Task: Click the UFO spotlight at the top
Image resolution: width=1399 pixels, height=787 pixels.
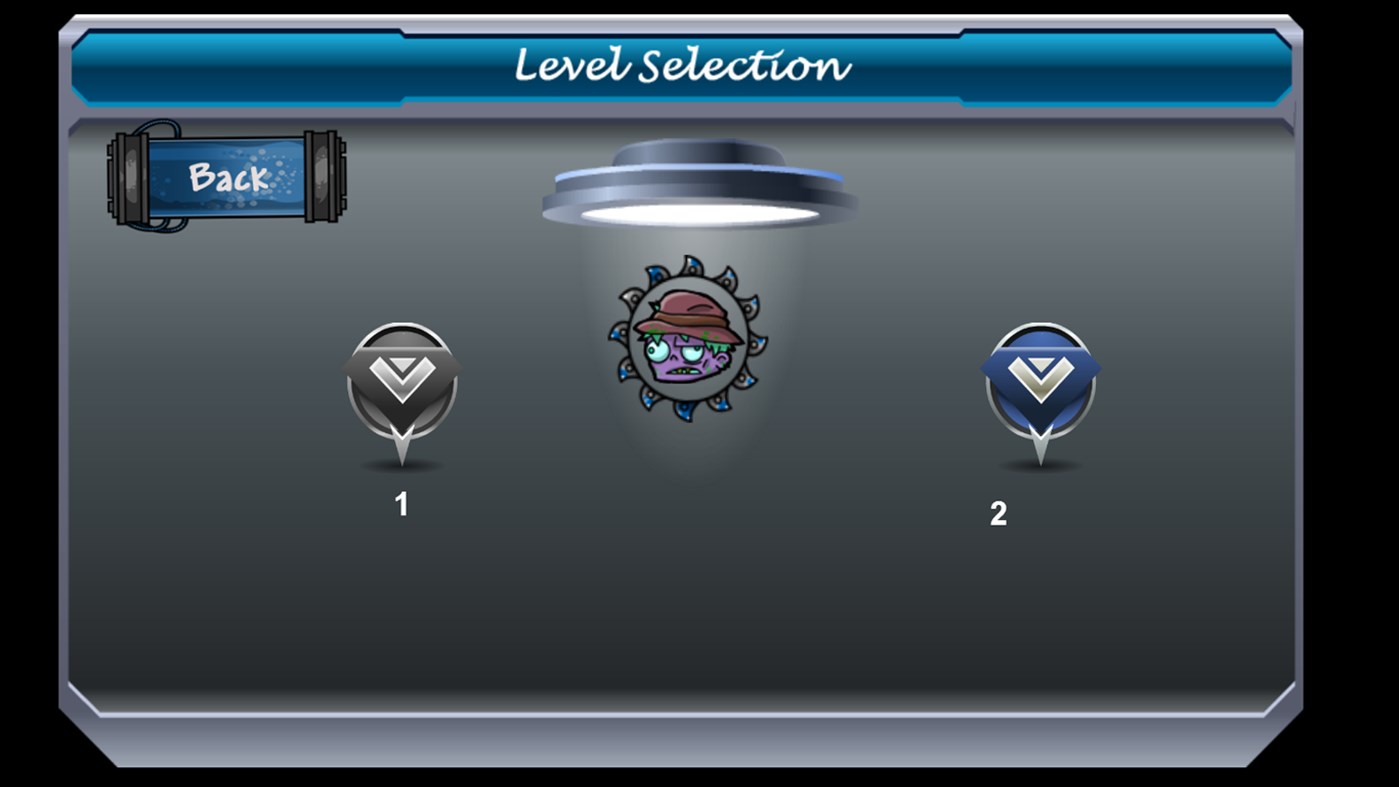Action: pos(700,180)
